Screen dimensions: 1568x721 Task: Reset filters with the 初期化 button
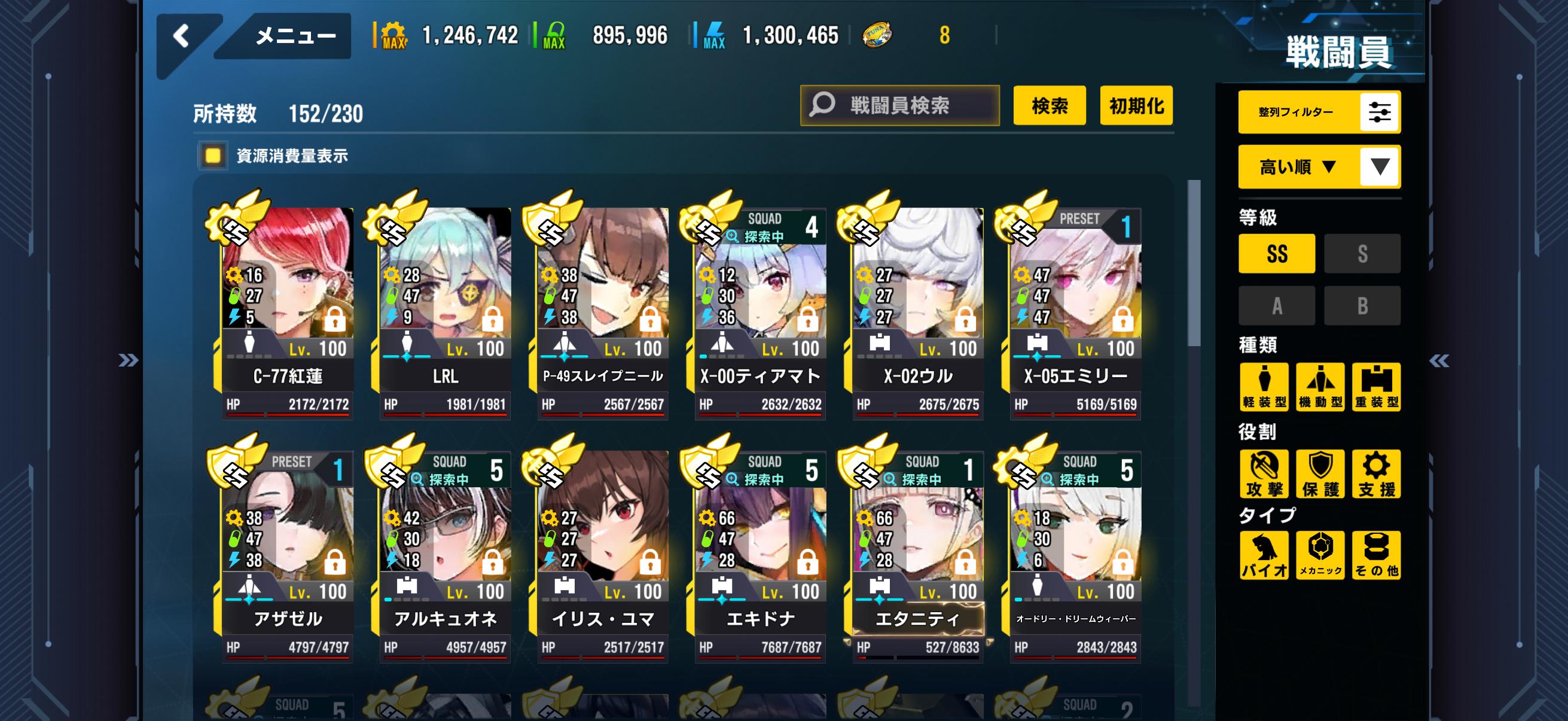(x=1136, y=105)
